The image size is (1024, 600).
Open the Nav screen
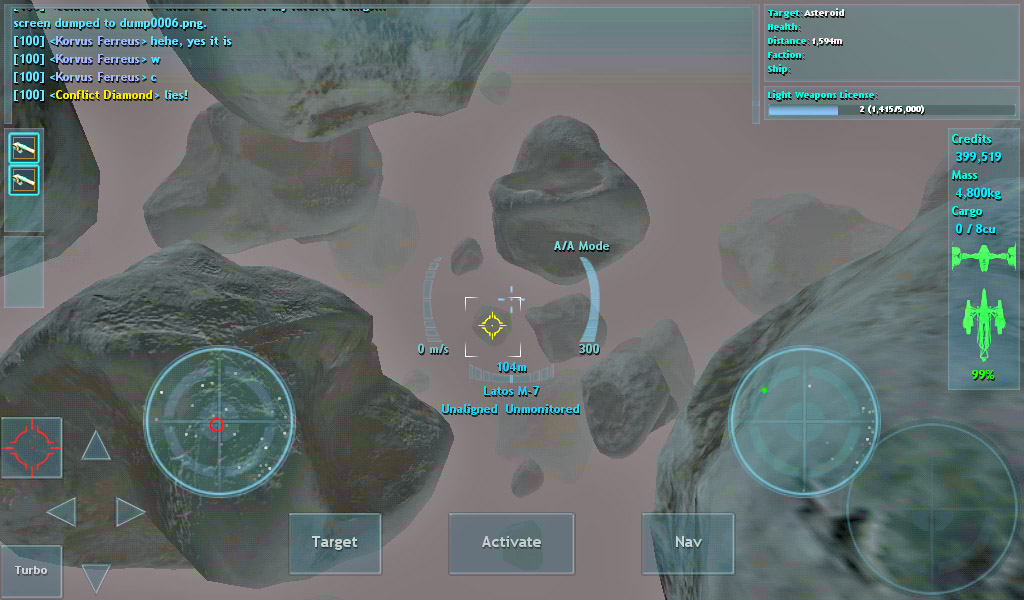click(688, 543)
